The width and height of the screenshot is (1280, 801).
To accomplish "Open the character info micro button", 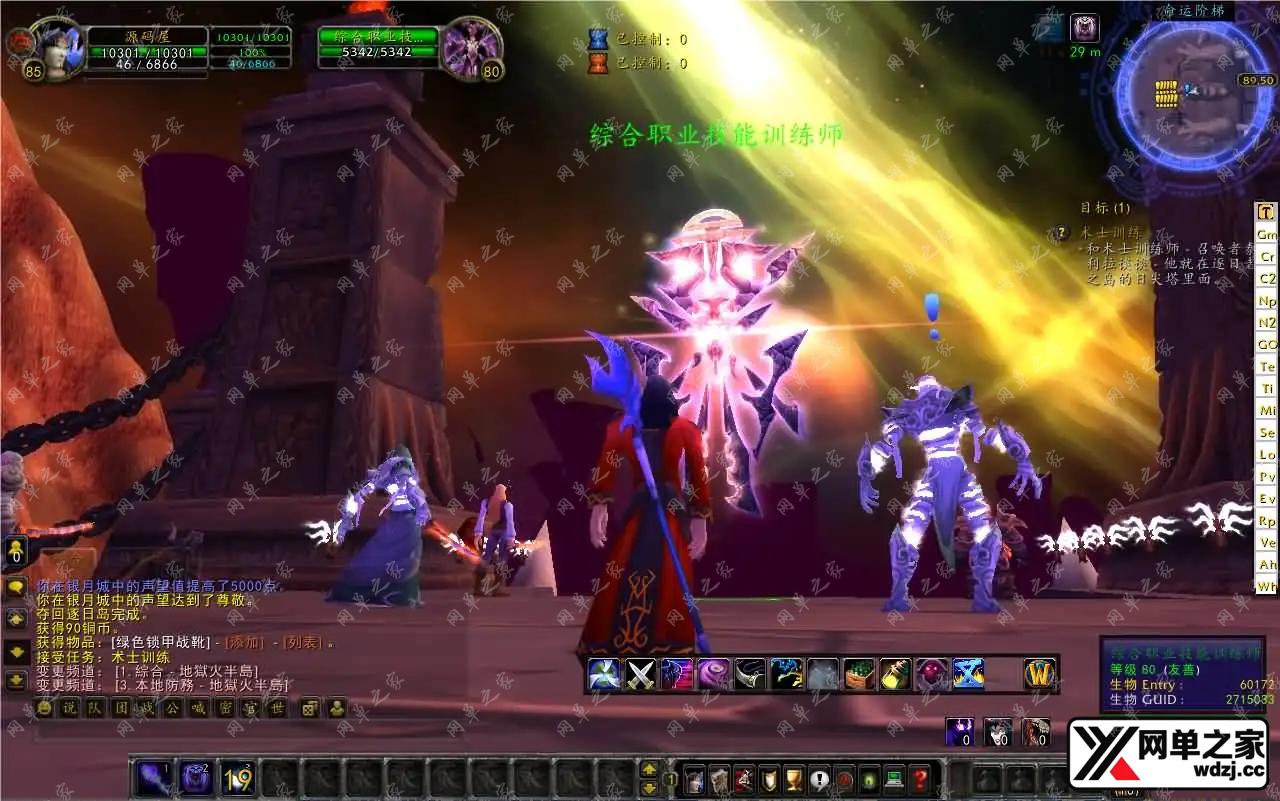I will [x=694, y=779].
